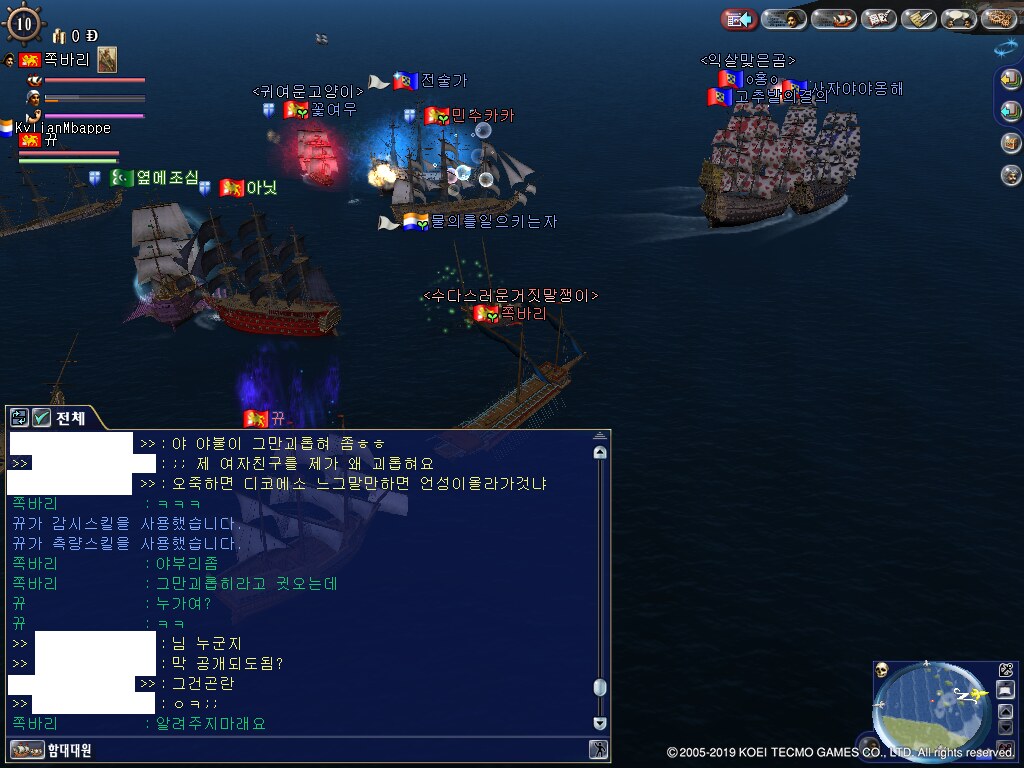Zoom out minimap with the down arrow
Image resolution: width=1024 pixels, height=768 pixels.
[1006, 728]
